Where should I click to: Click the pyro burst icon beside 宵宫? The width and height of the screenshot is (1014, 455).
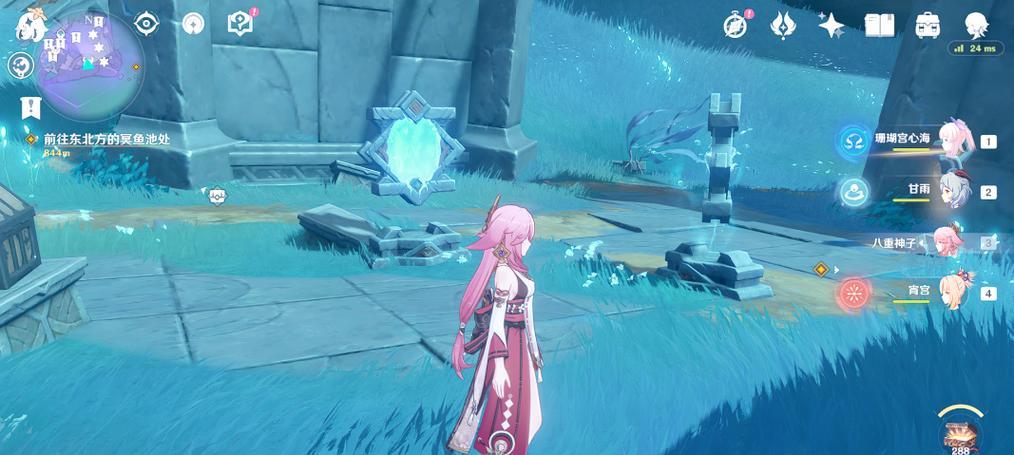pos(854,292)
